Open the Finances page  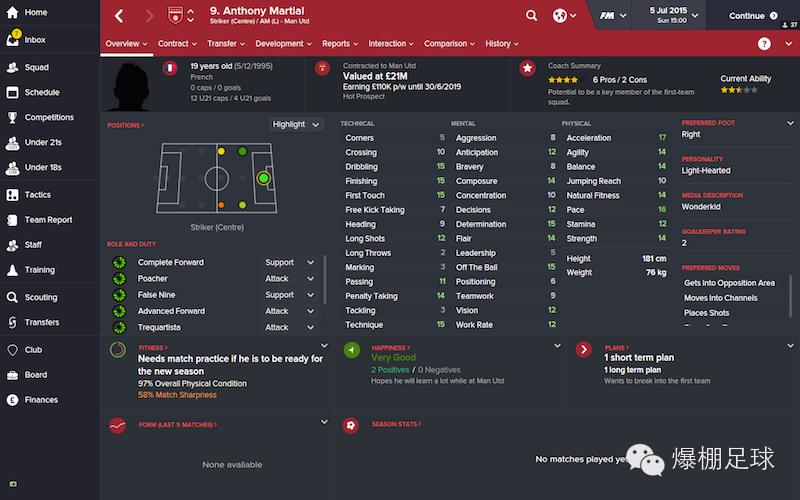41,400
